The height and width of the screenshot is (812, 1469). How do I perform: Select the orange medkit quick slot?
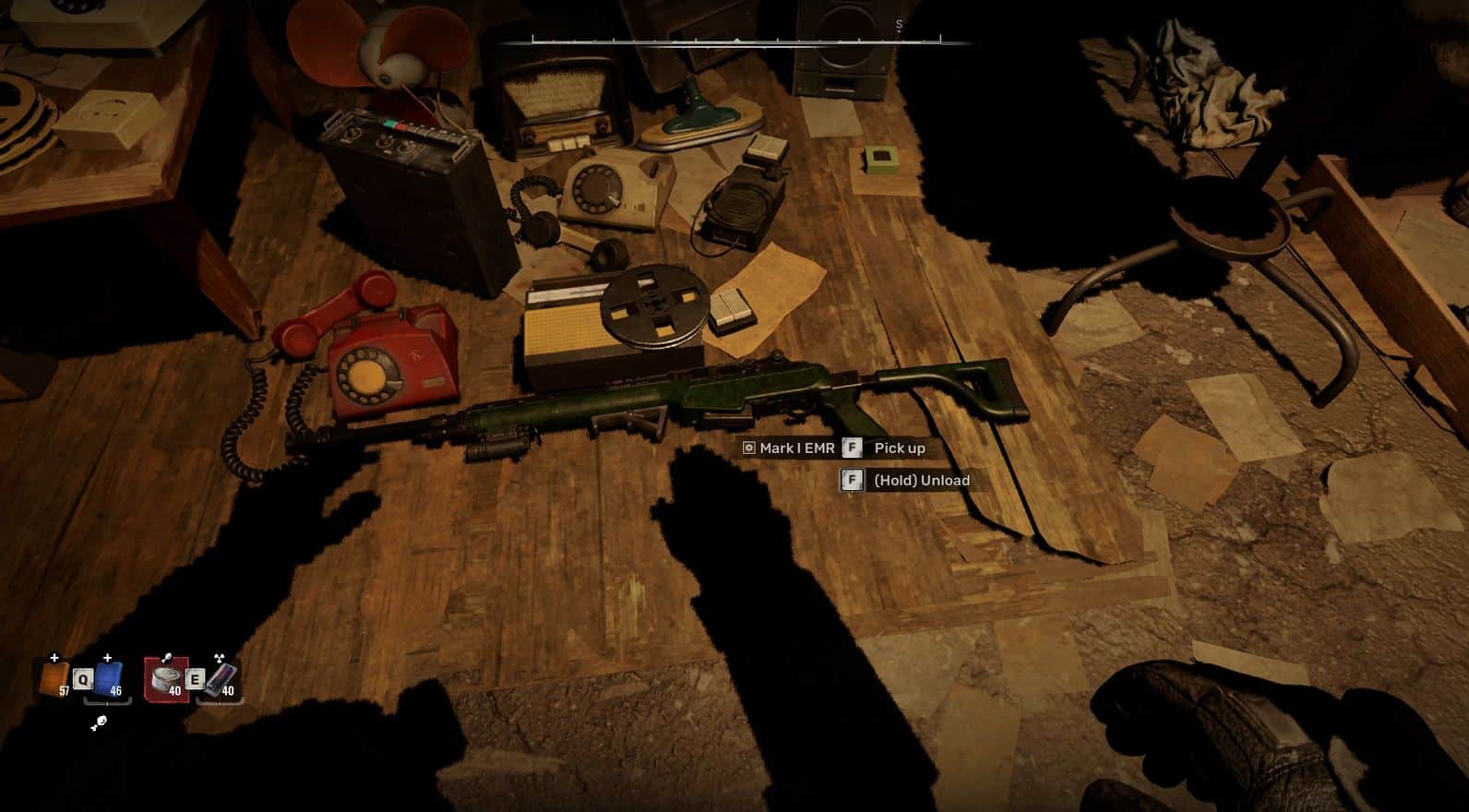coord(54,679)
